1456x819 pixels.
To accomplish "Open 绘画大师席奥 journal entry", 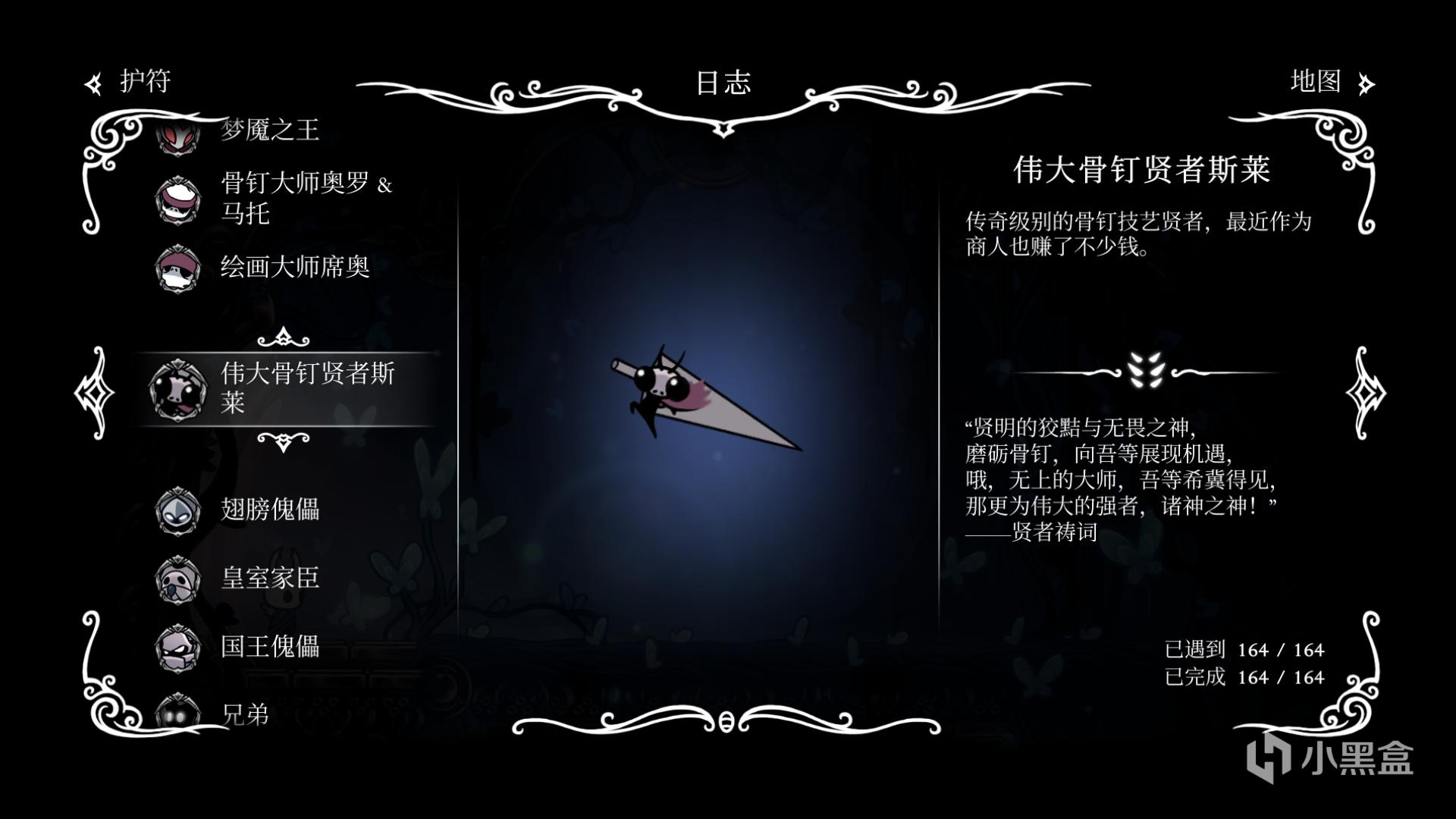I will (x=294, y=267).
